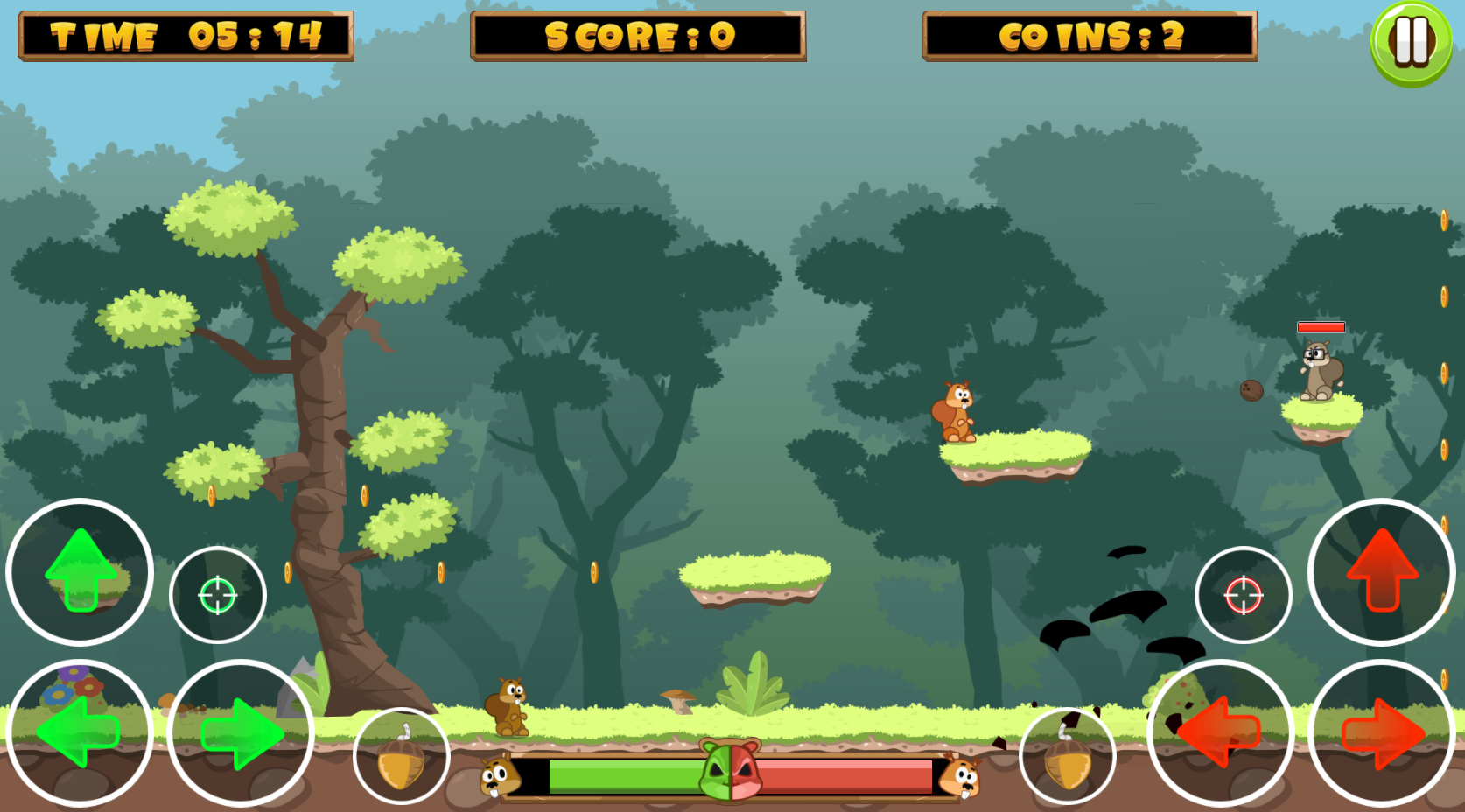Tap the red up arrow to jump
Image resolution: width=1465 pixels, height=812 pixels.
[1382, 571]
